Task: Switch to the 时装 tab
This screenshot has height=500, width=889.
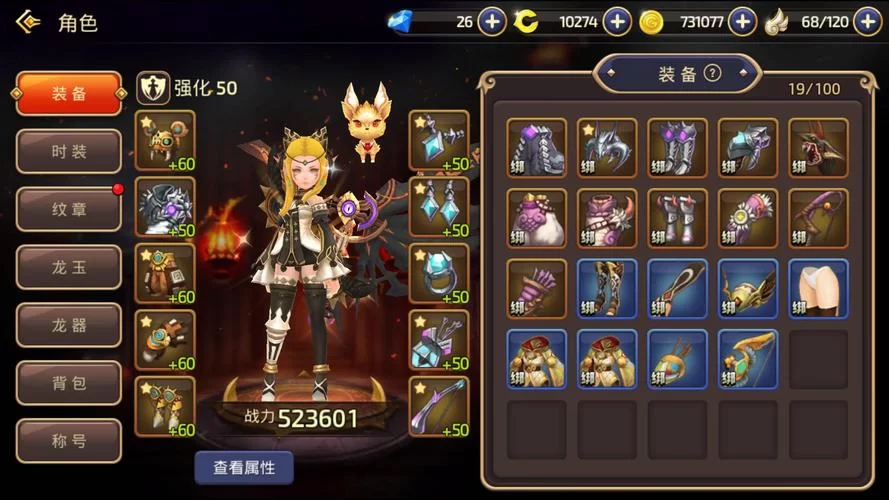Action: 69,151
